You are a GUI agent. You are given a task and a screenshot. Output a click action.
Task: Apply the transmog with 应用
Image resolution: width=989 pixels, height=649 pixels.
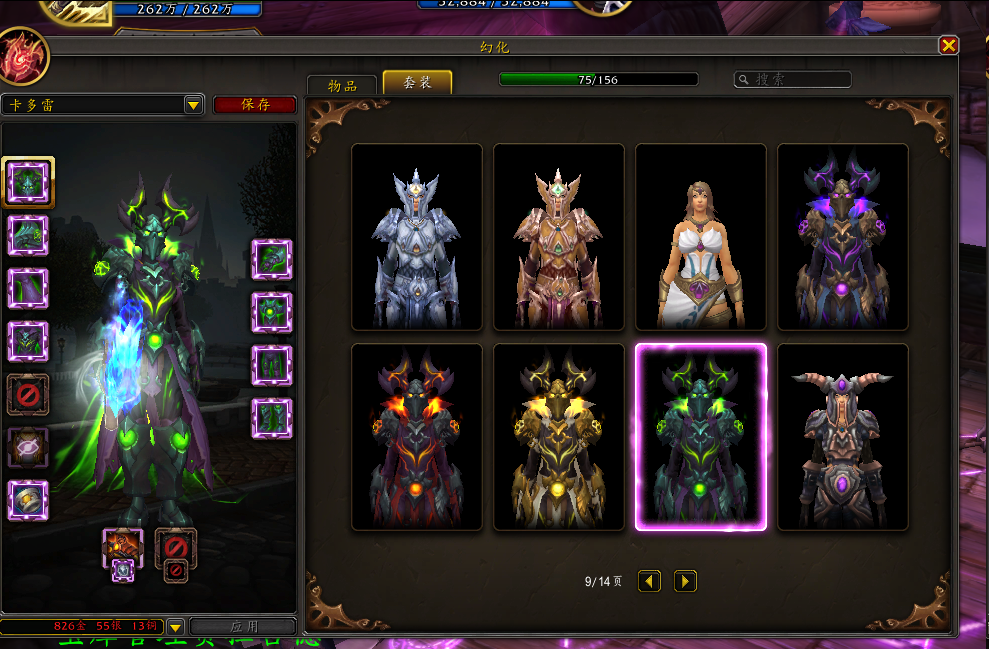pos(243,627)
